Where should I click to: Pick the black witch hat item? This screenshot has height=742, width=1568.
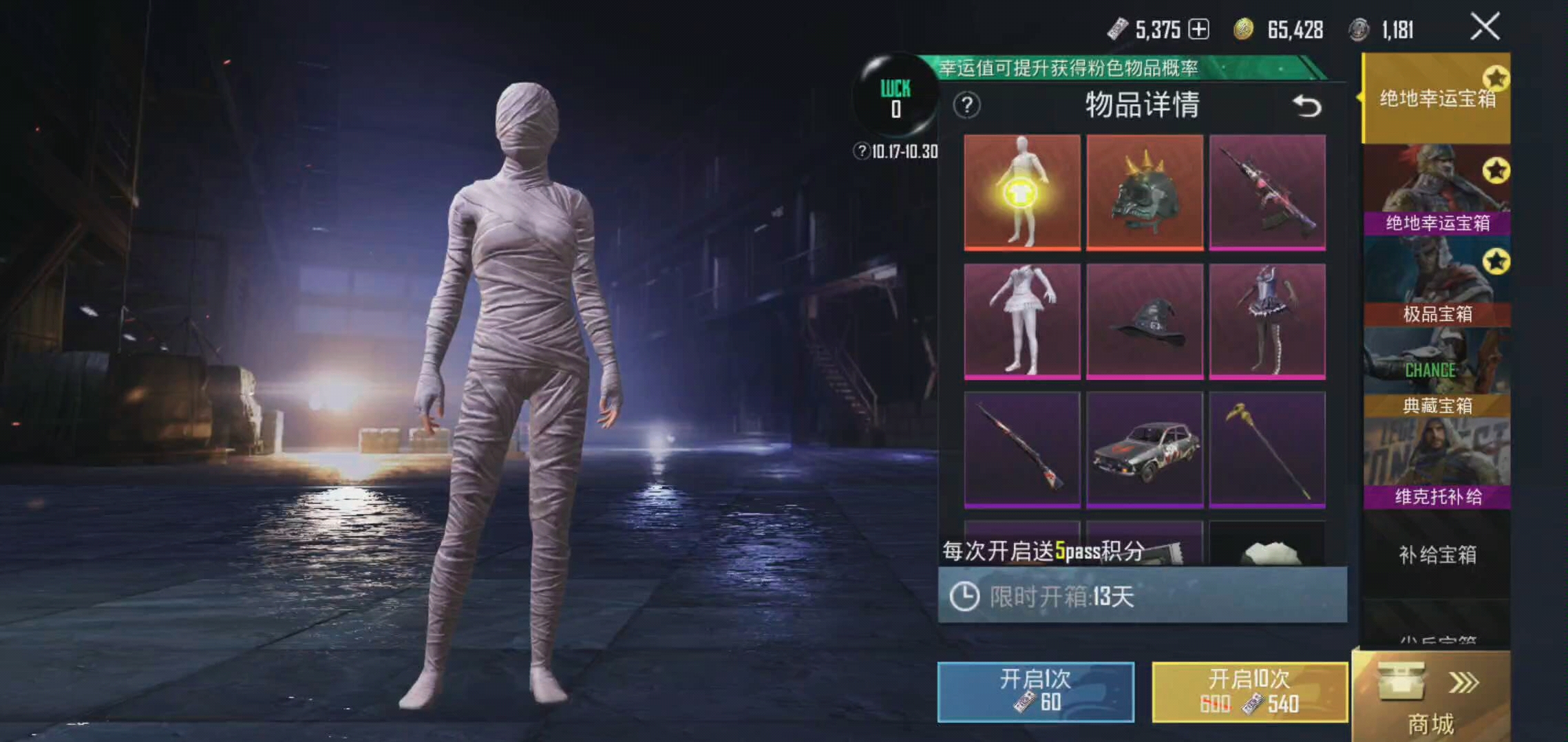pos(1145,321)
